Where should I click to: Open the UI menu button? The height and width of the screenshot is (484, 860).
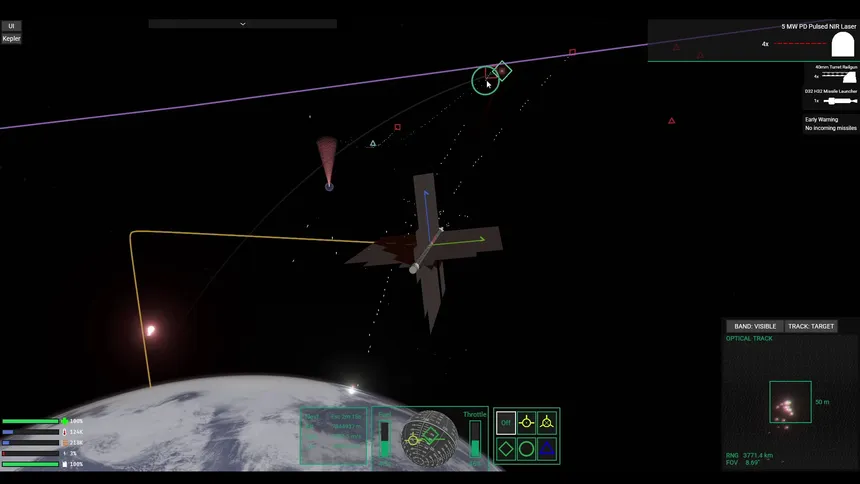pyautogui.click(x=11, y=26)
